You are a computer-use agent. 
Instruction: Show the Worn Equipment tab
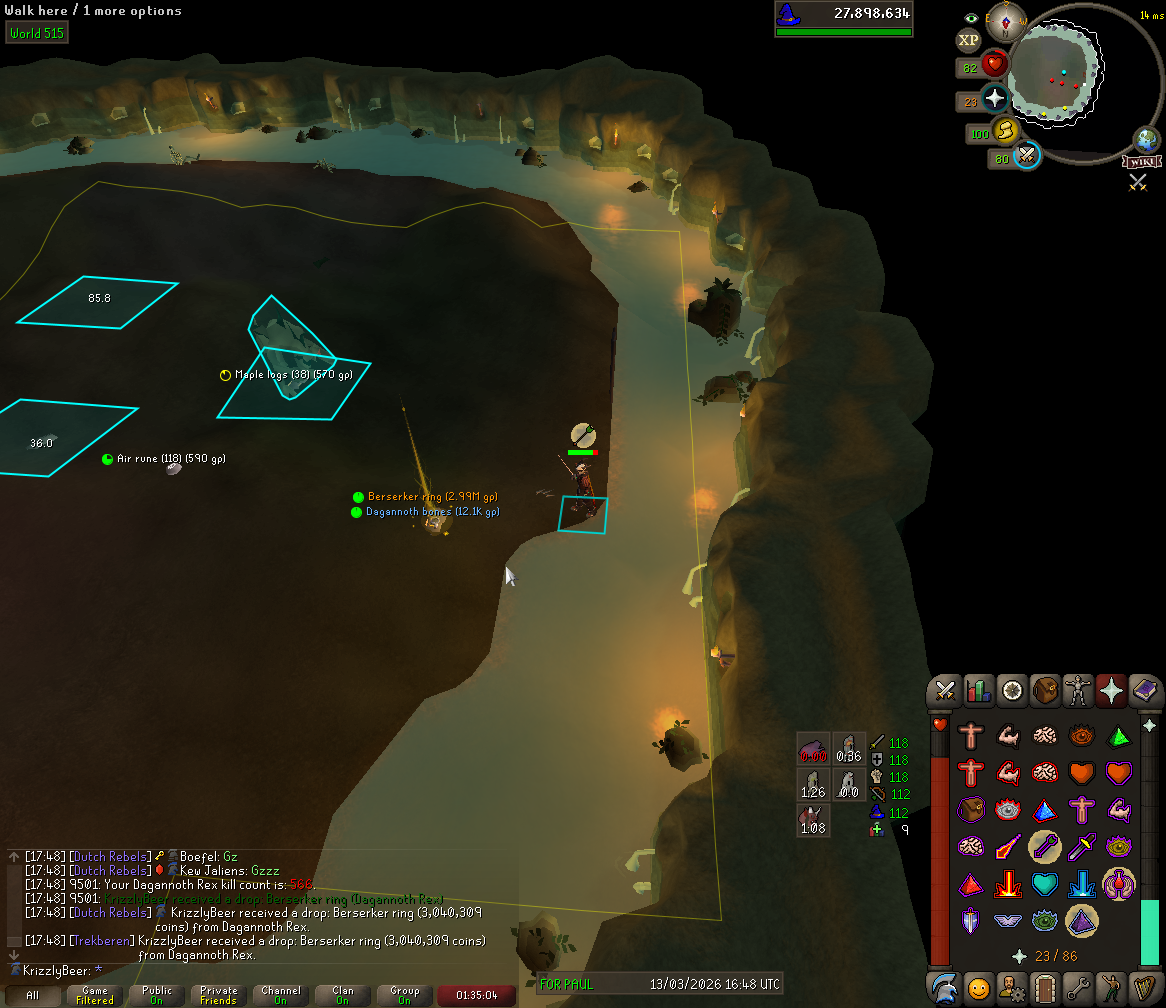(x=1078, y=690)
